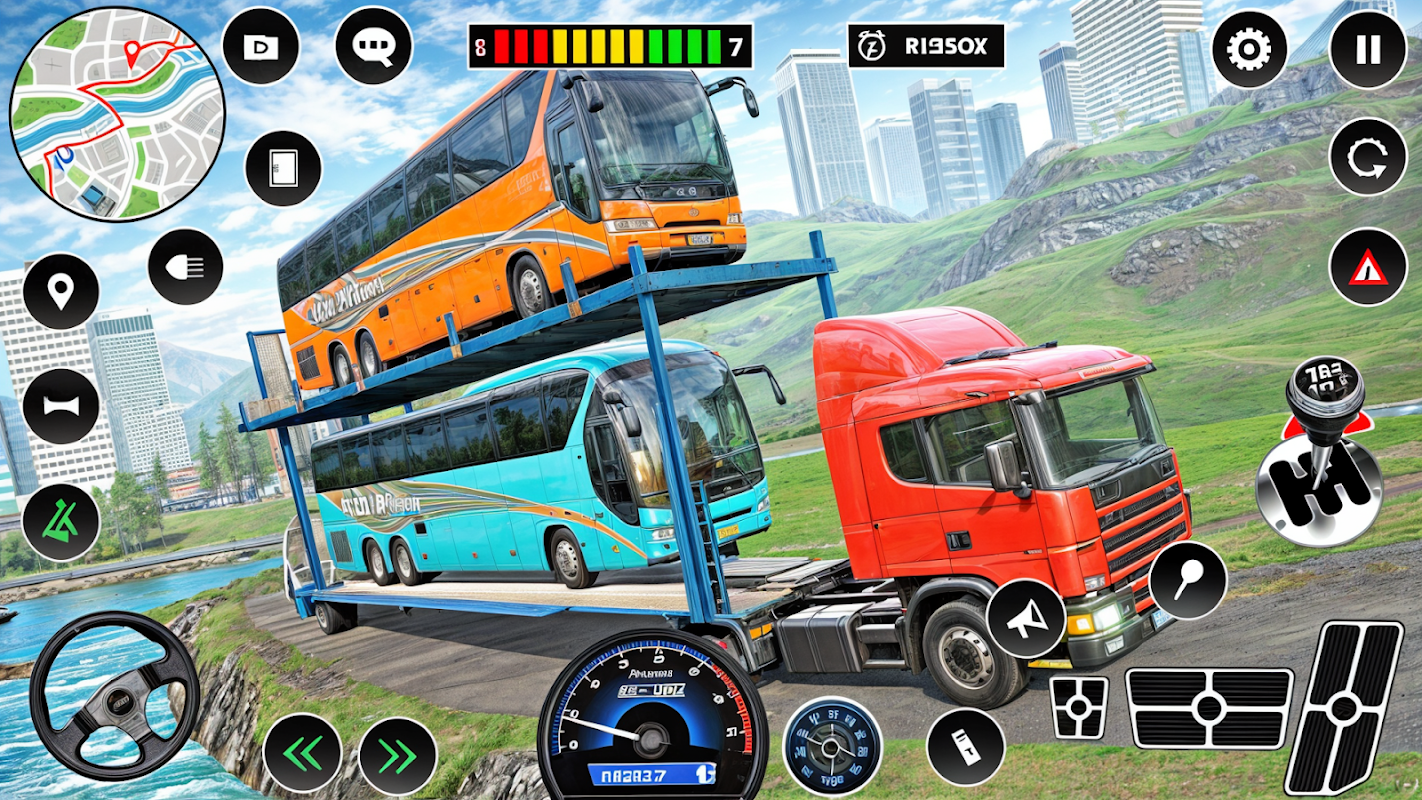Step on the tall accelerator pedal
The height and width of the screenshot is (800, 1422).
(1343, 707)
